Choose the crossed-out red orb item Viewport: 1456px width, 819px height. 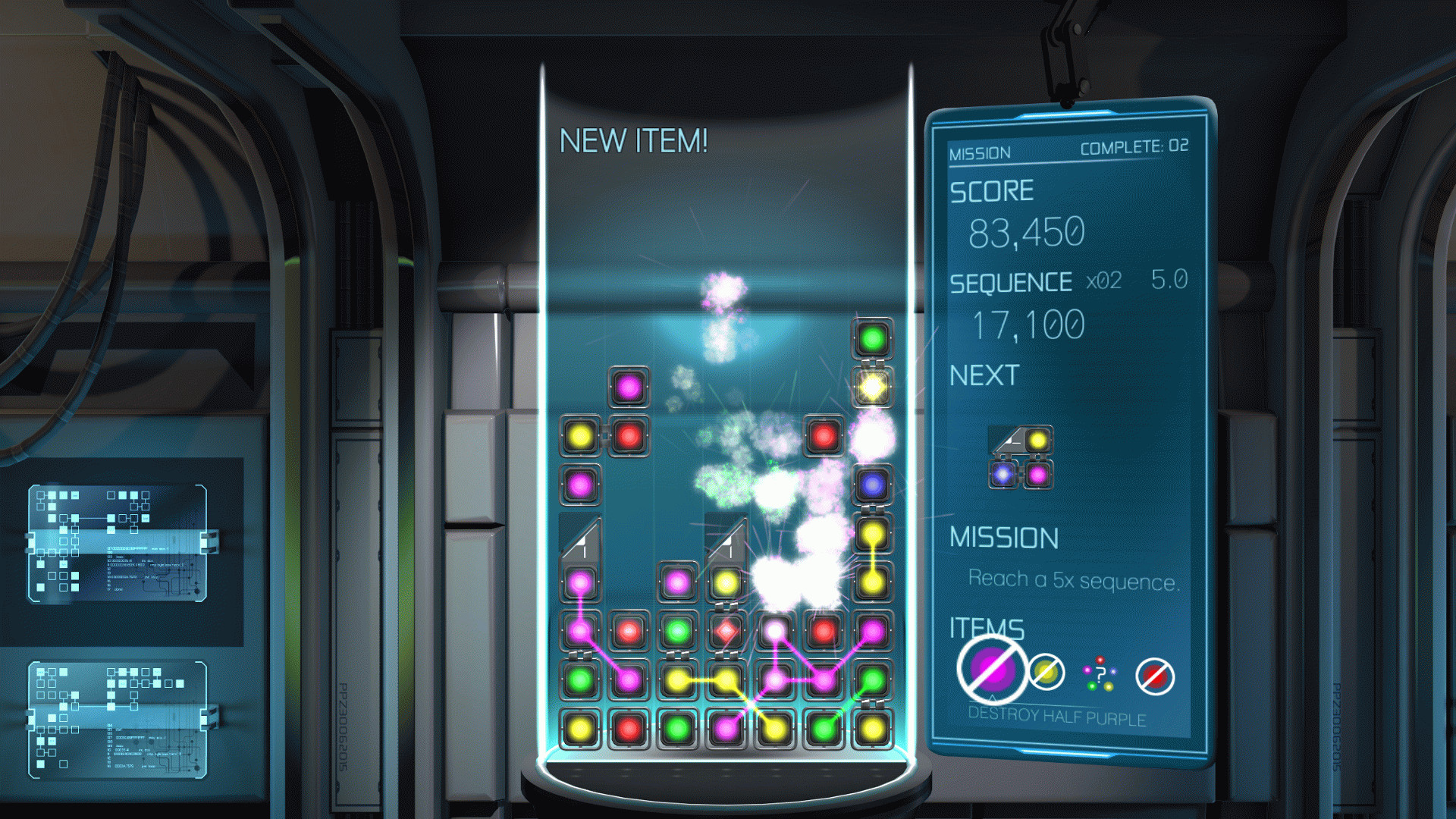(1155, 676)
